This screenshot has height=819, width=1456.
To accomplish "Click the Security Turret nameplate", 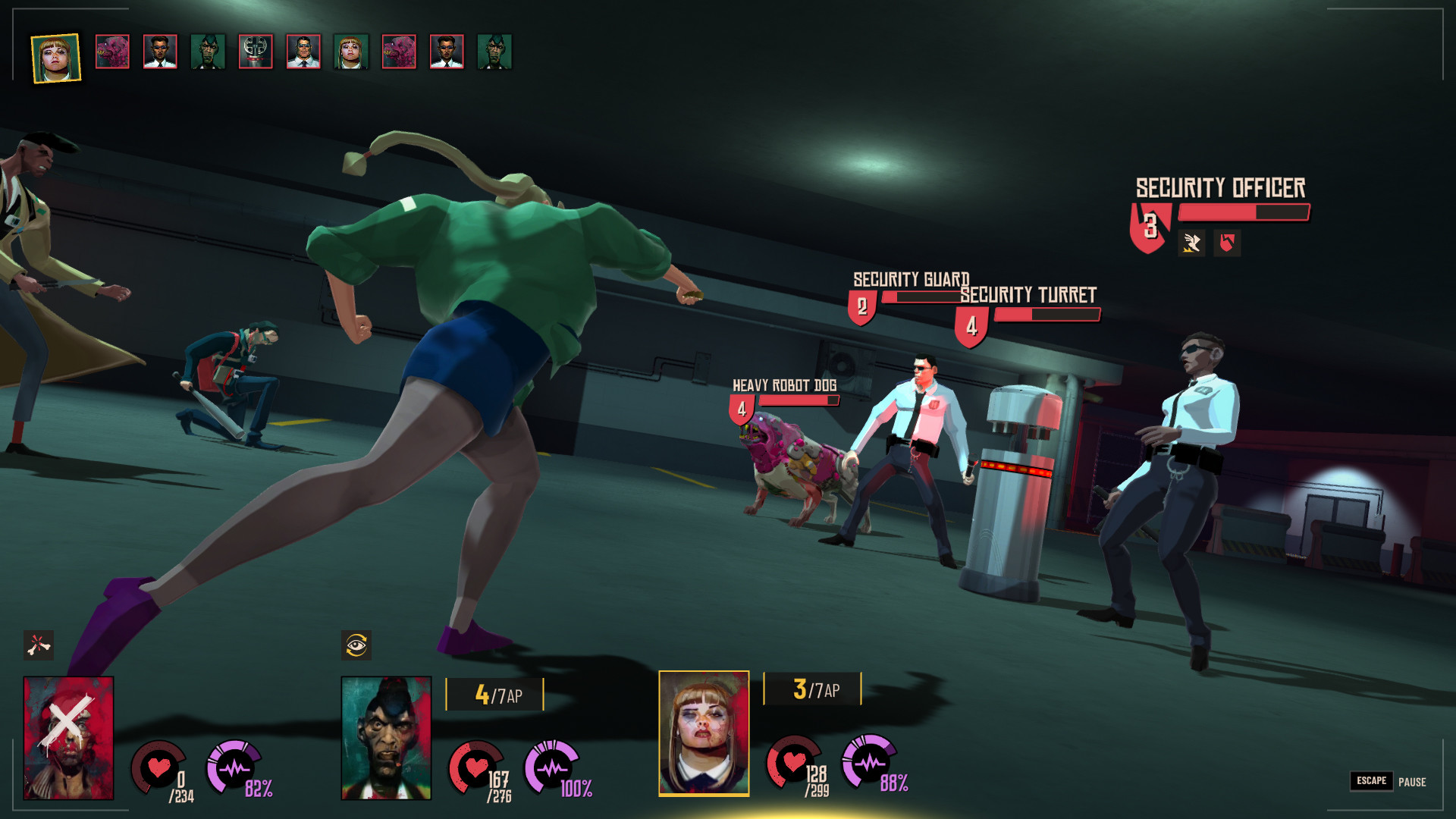I will click(1028, 295).
